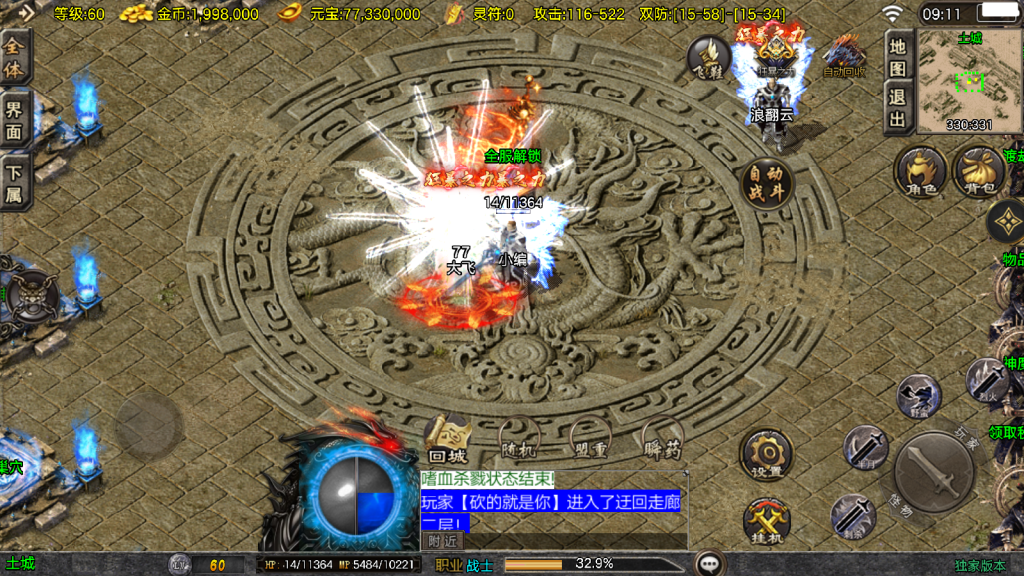Open the chat speech bubble button
1024x576 pixels.
pos(710,564)
